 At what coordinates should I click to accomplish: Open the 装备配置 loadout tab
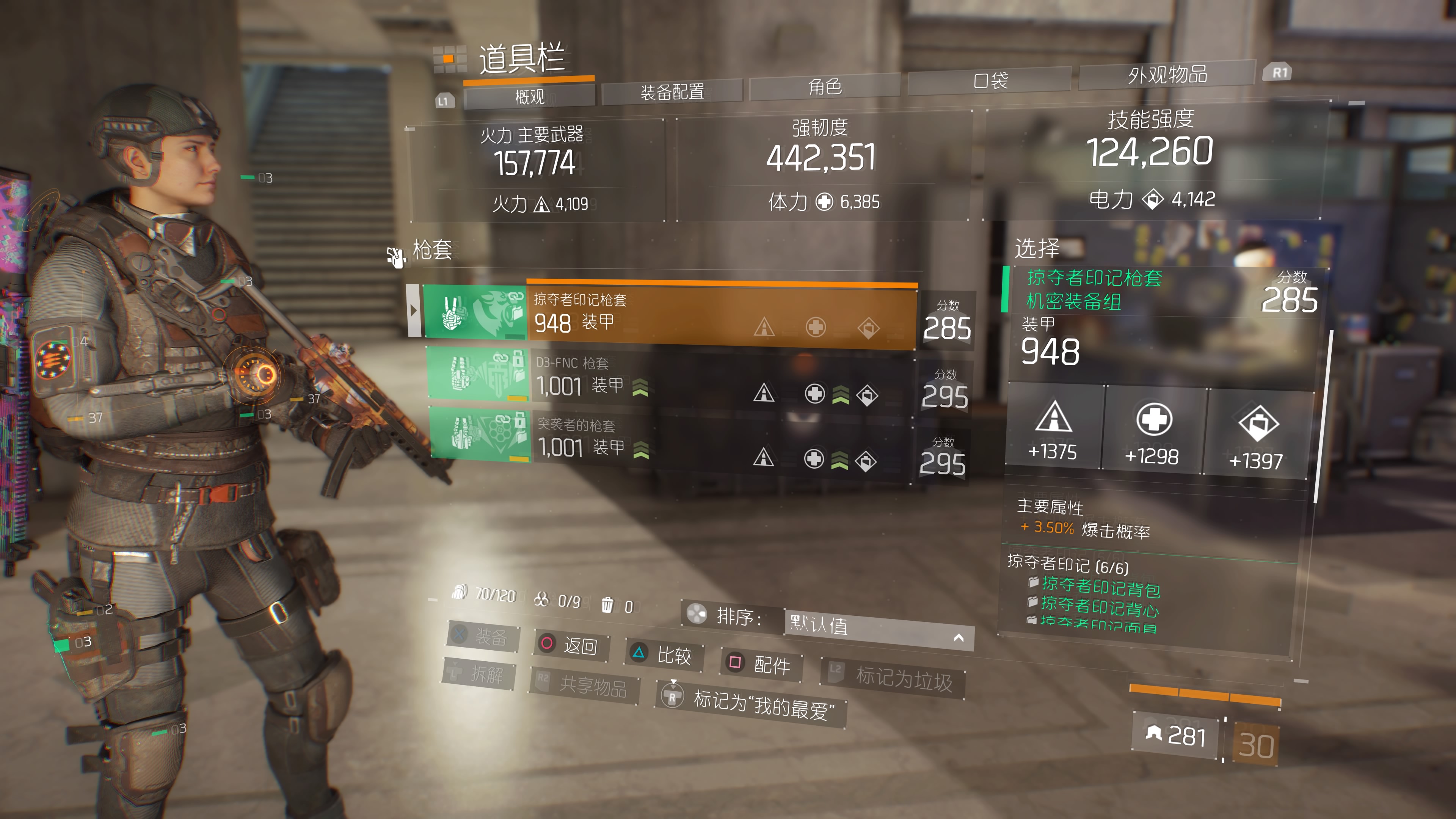tap(672, 91)
